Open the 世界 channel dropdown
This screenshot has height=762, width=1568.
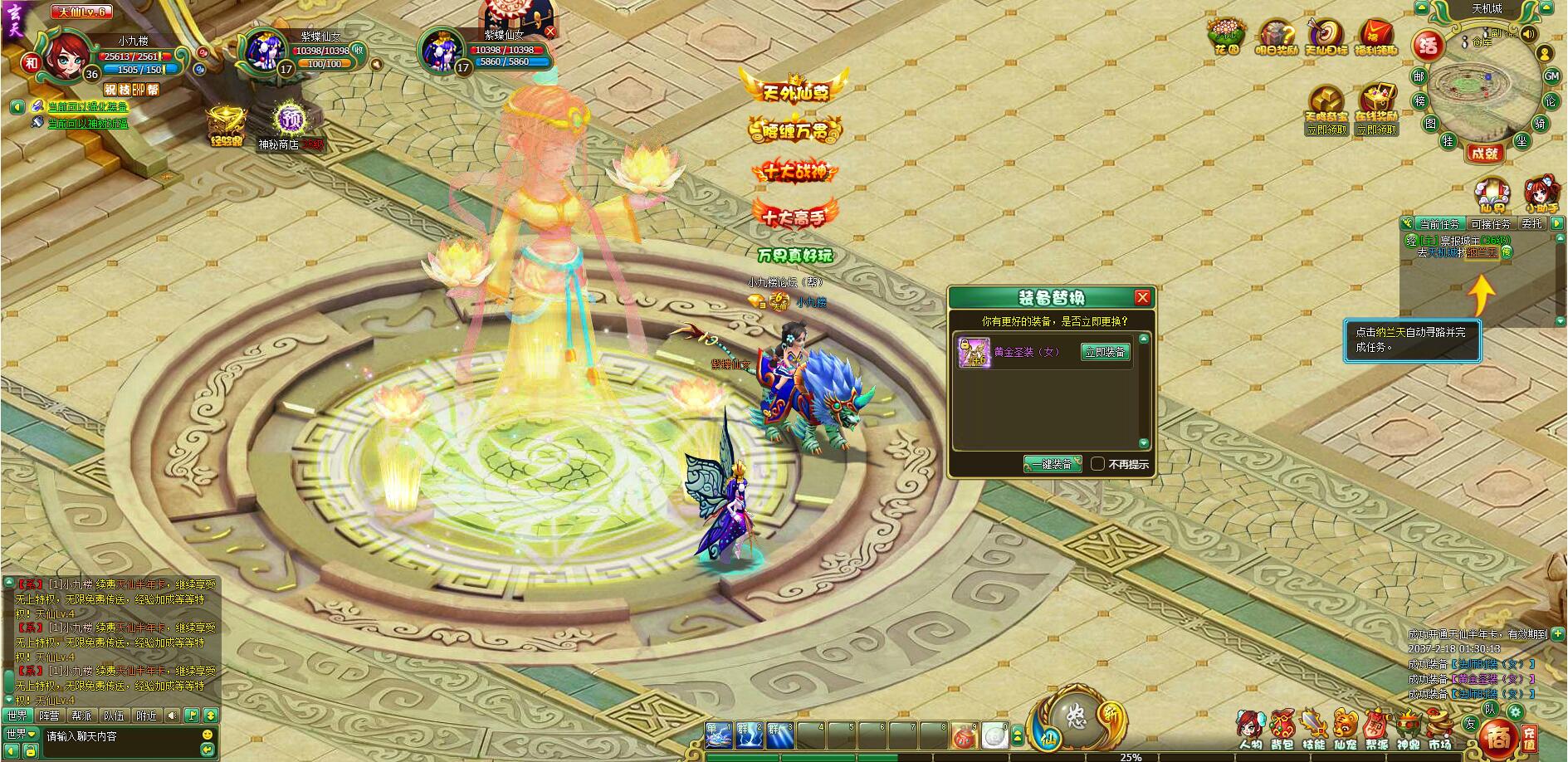[x=22, y=735]
